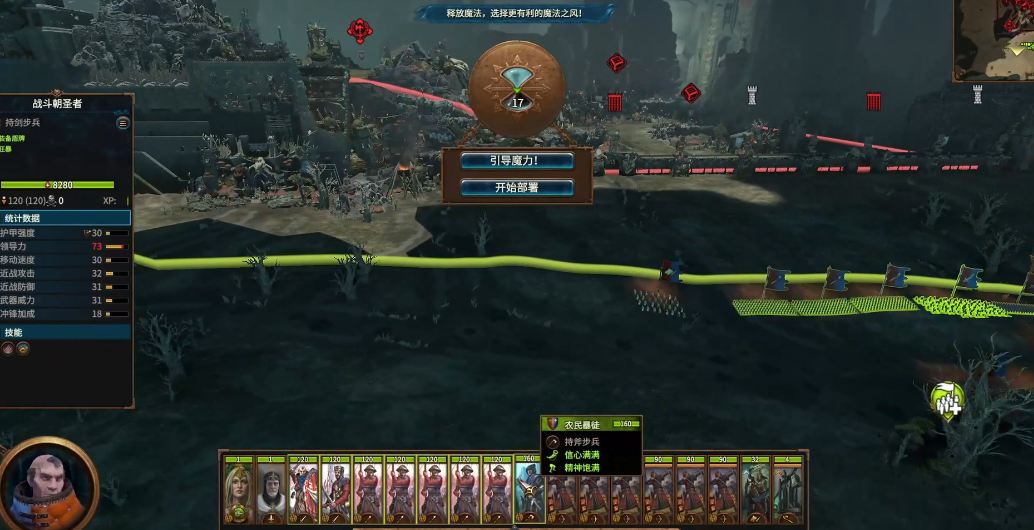The height and width of the screenshot is (530, 1034).
Task: Click the red gate marker on the wall
Action: point(614,102)
